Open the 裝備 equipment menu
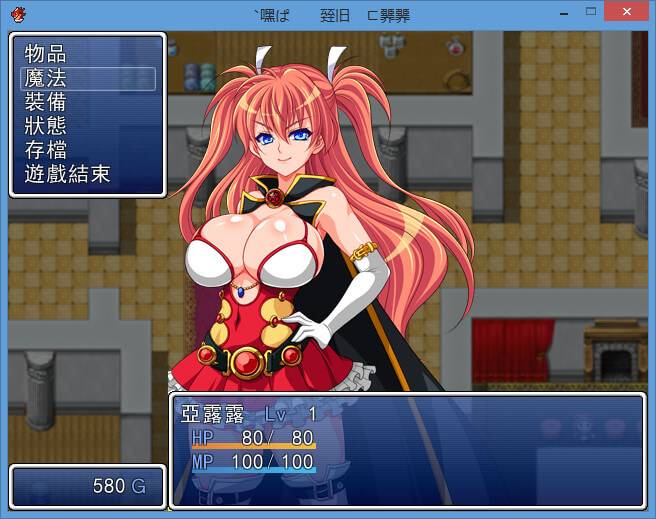The width and height of the screenshot is (656, 519). pos(46,102)
